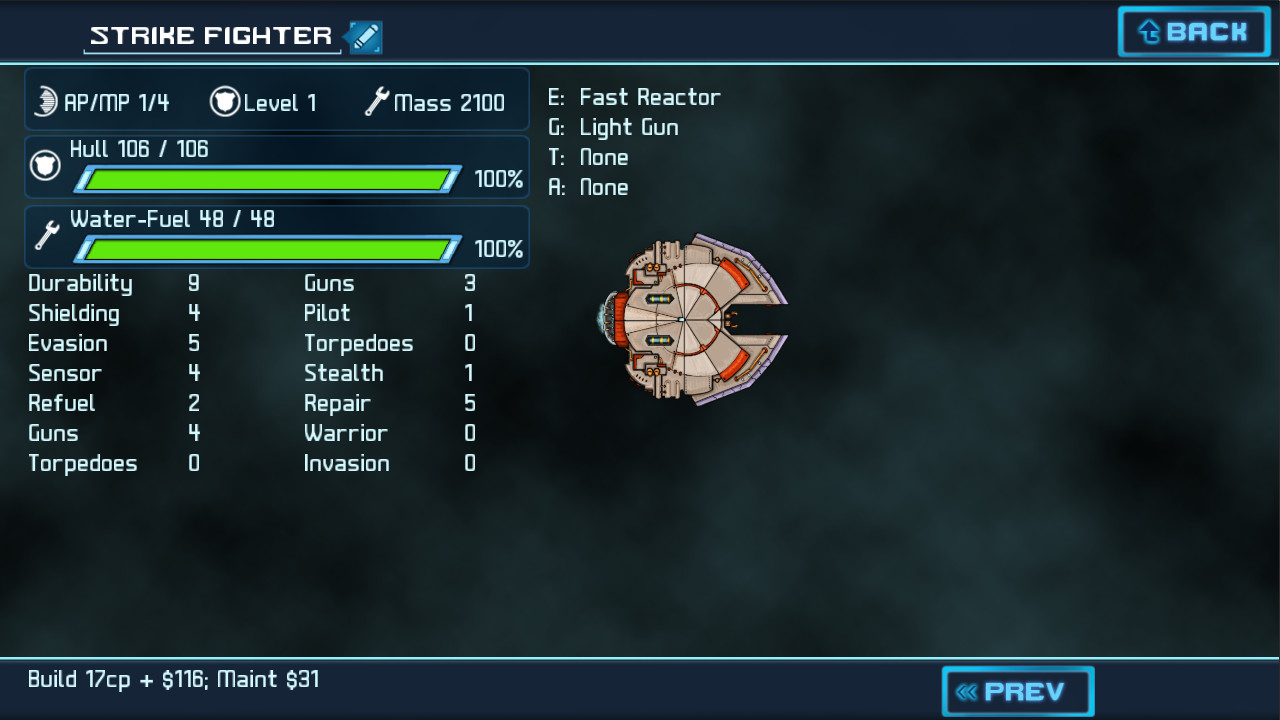Click the wrench icon beside Mass 2100

[x=378, y=101]
